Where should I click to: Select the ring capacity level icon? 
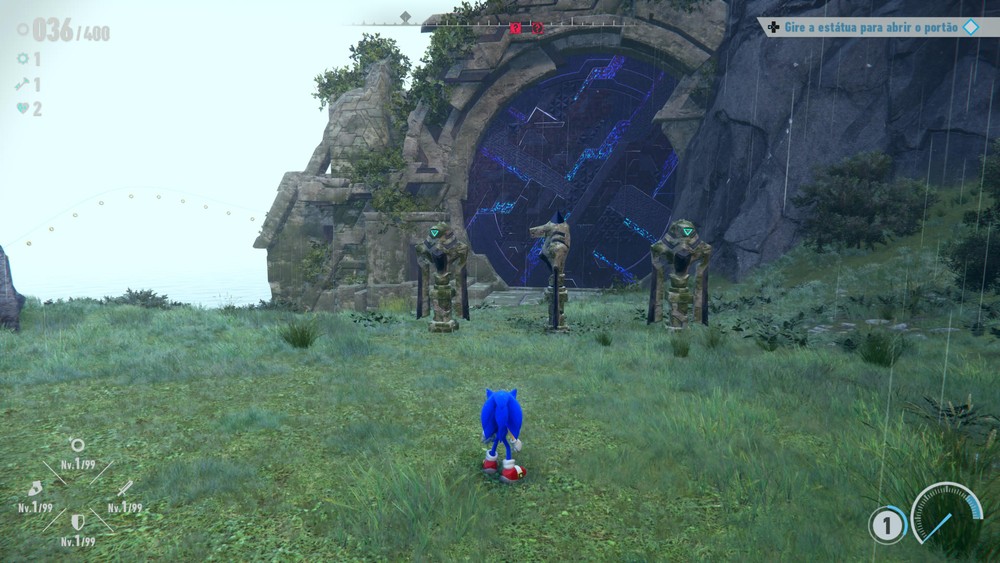click(77, 445)
